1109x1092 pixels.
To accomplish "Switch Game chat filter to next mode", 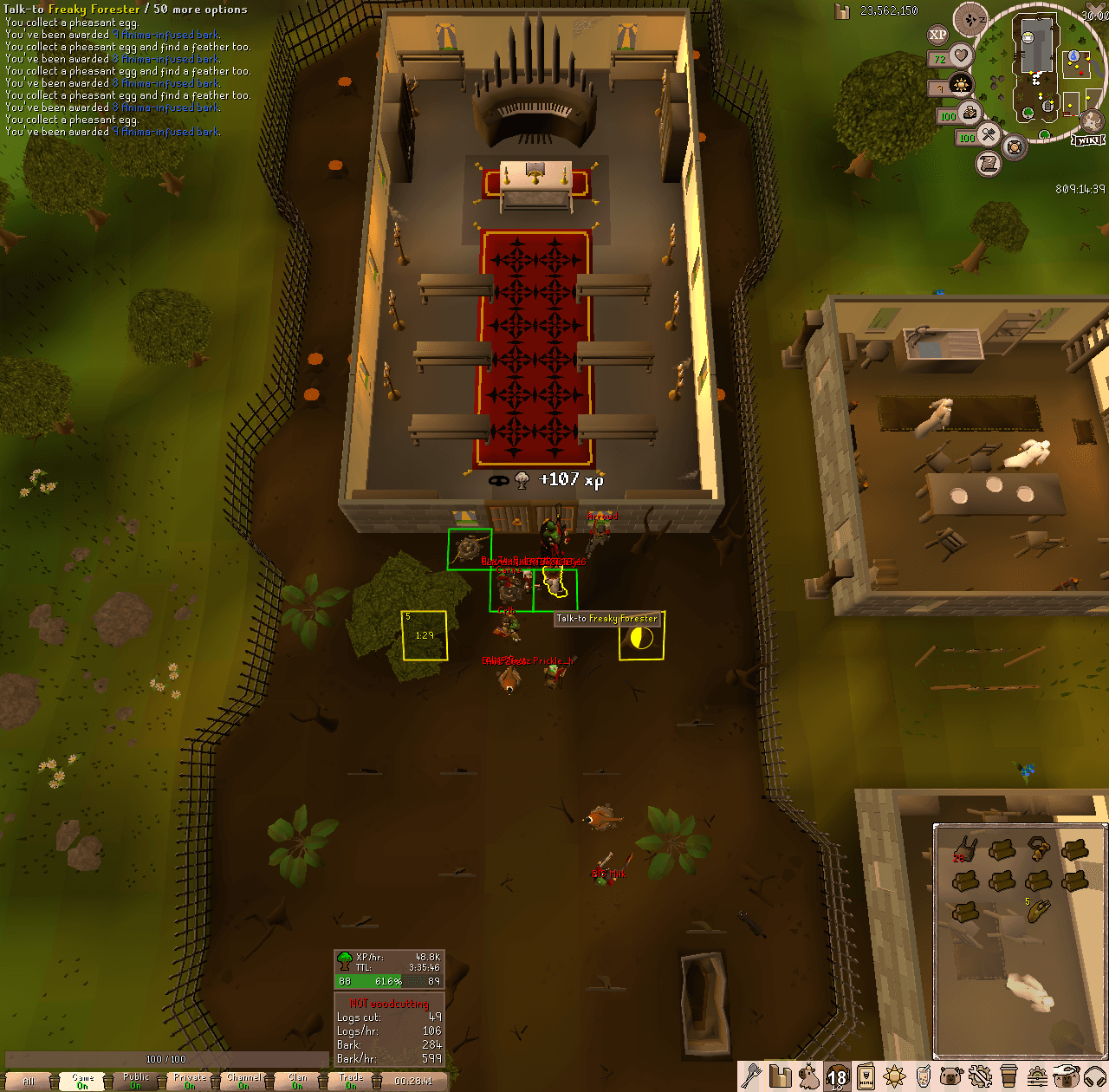I will [82, 1080].
